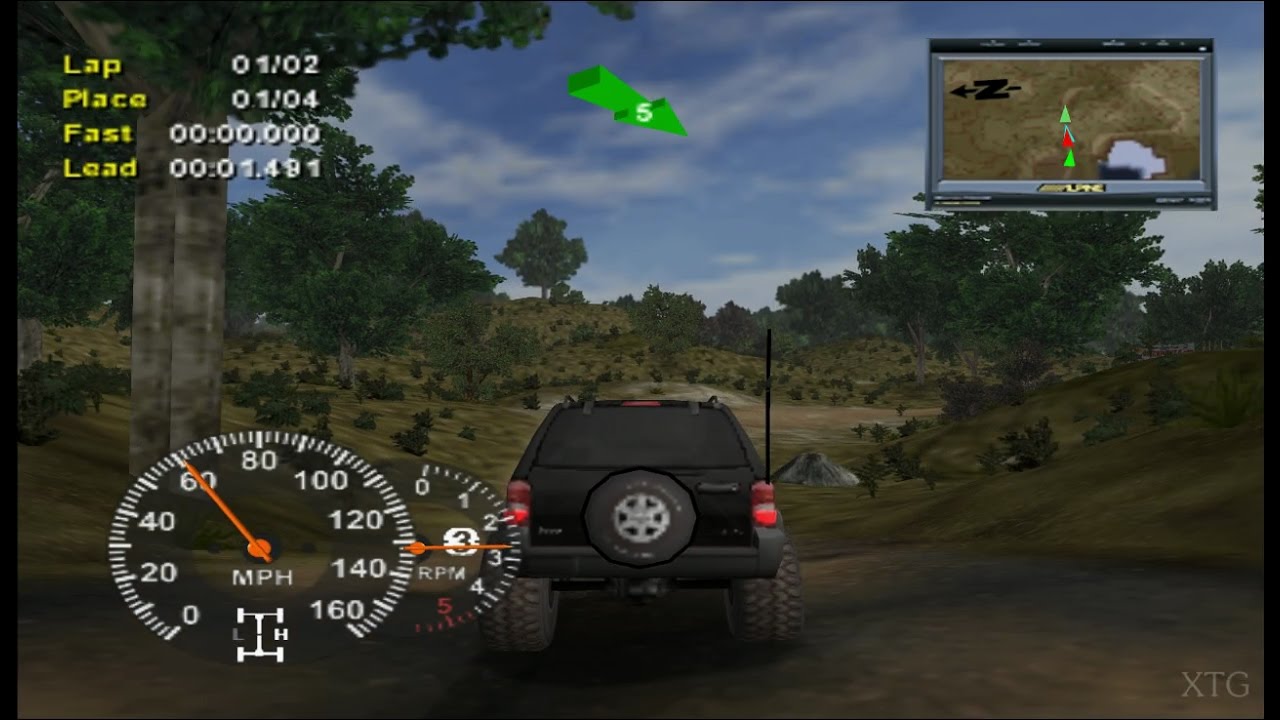The image size is (1280, 720).
Task: Select the Fast time label in the HUD
Action: click(98, 135)
